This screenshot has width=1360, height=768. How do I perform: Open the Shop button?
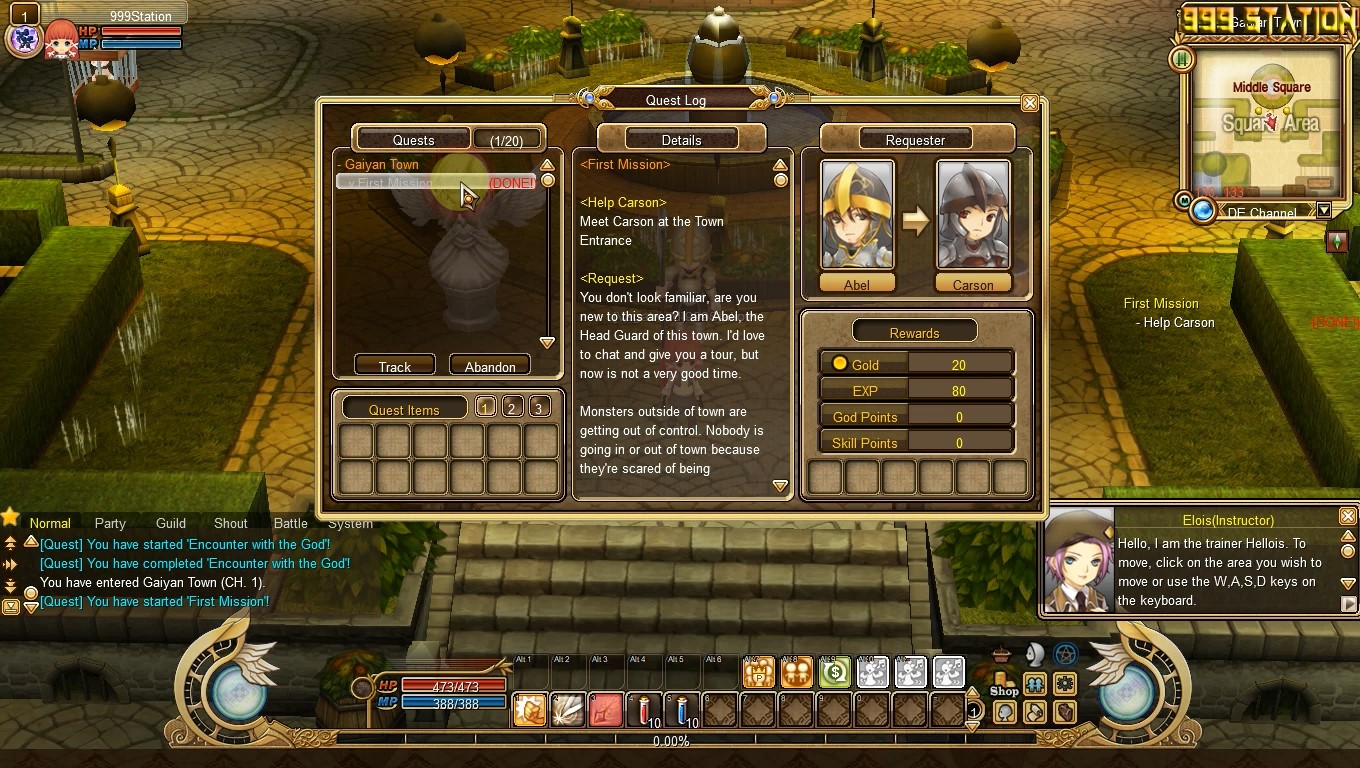point(1003,684)
